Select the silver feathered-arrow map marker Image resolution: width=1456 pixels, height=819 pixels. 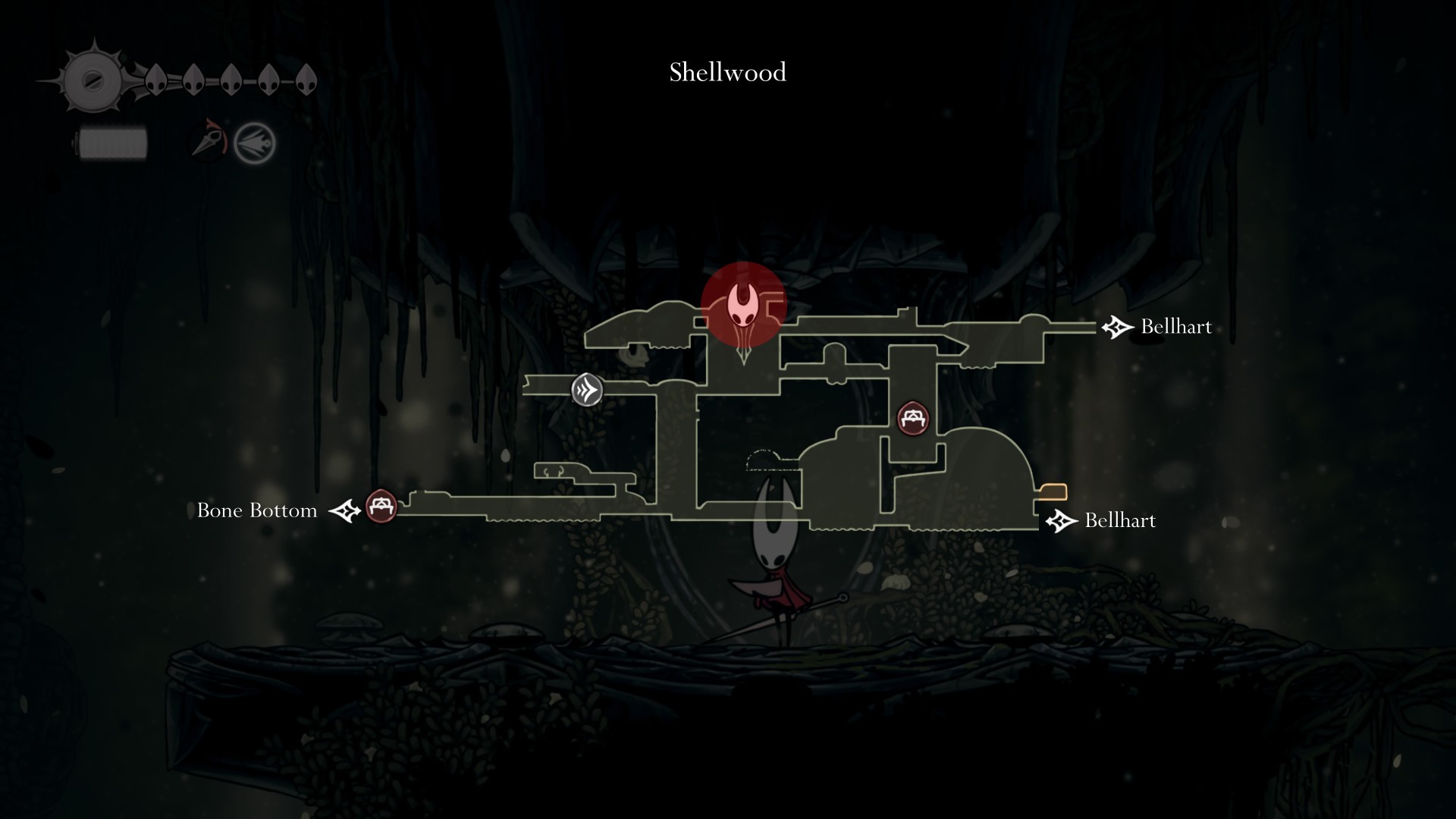(x=587, y=391)
